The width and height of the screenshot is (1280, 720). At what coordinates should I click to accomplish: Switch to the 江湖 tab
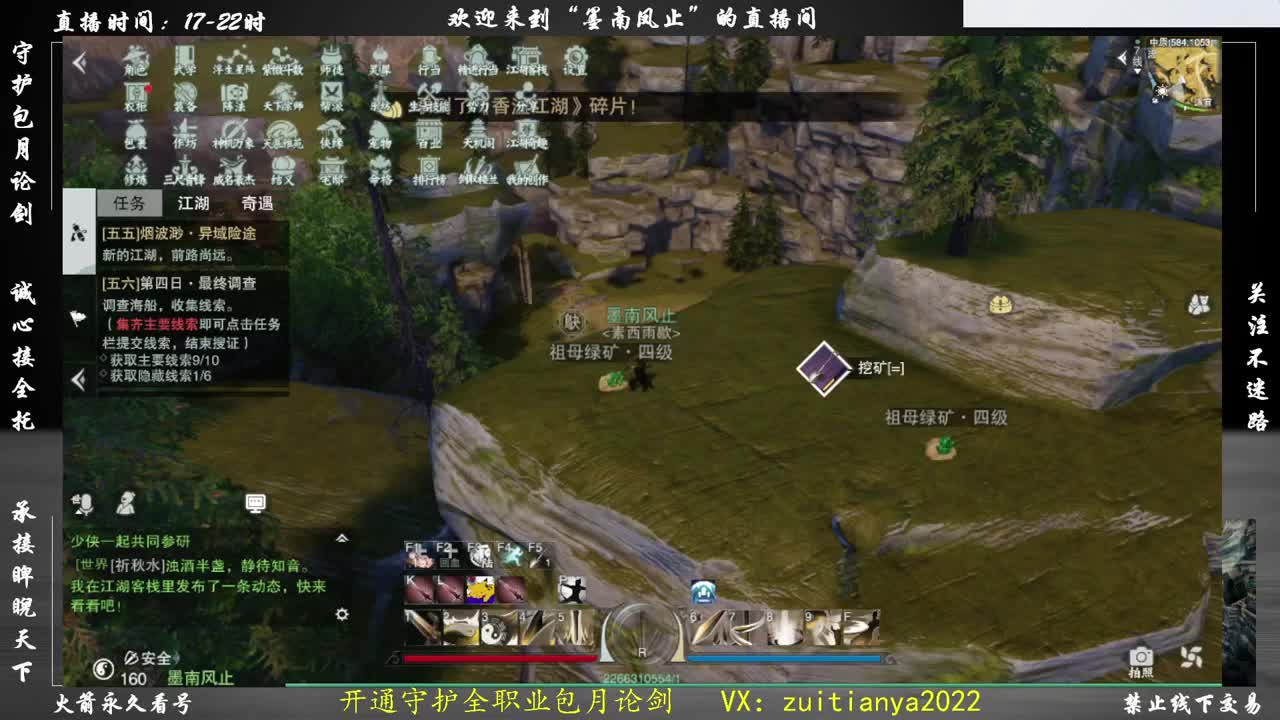[x=193, y=203]
